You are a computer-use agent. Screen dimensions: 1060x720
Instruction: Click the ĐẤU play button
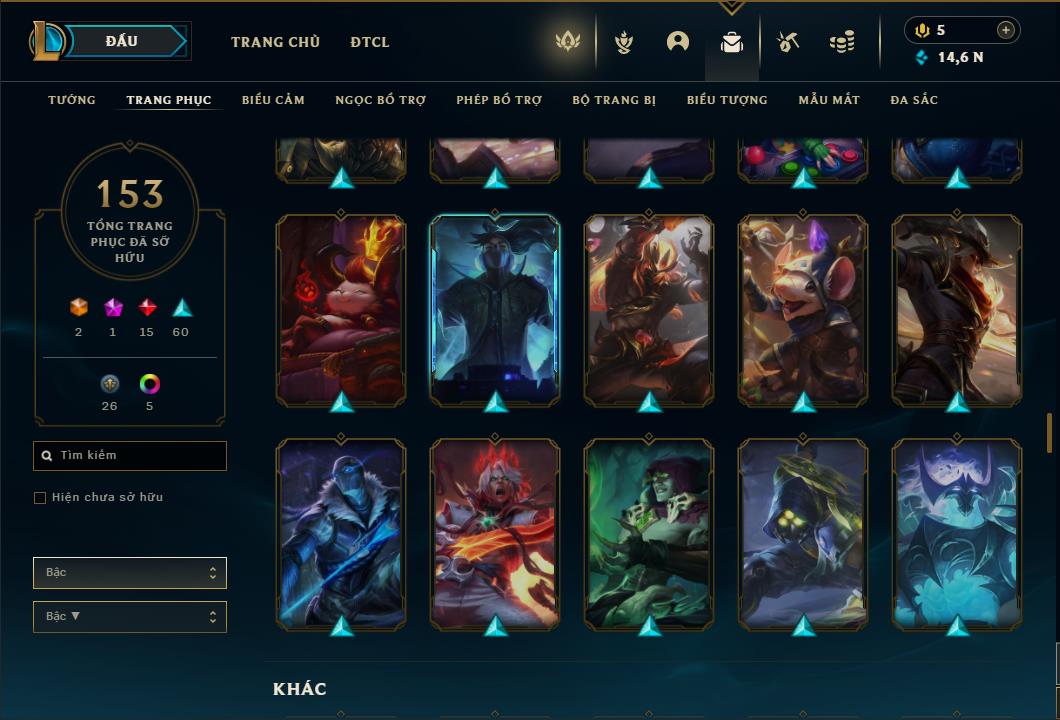(122, 41)
